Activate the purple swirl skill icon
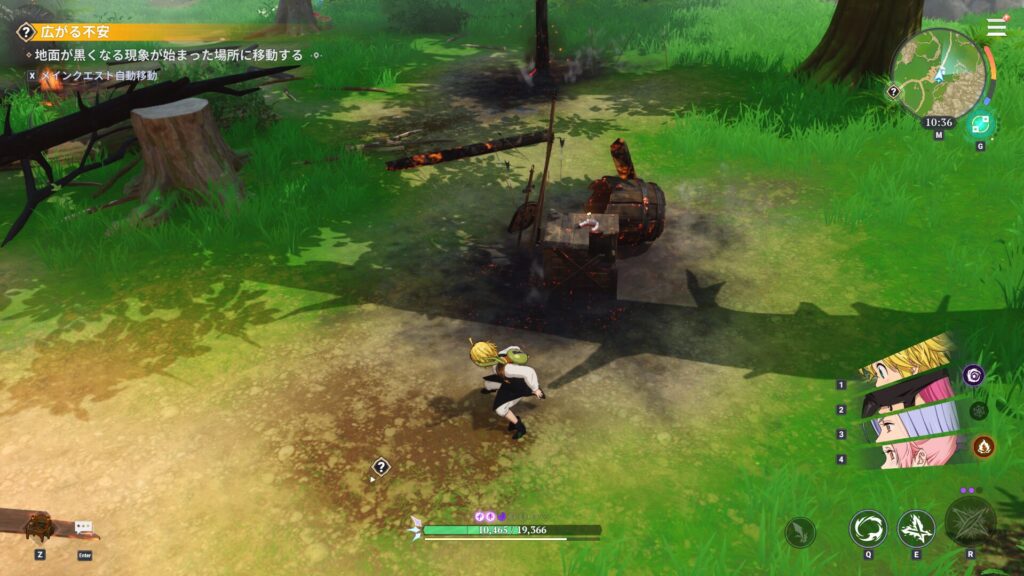Image resolution: width=1024 pixels, height=576 pixels. (x=974, y=375)
